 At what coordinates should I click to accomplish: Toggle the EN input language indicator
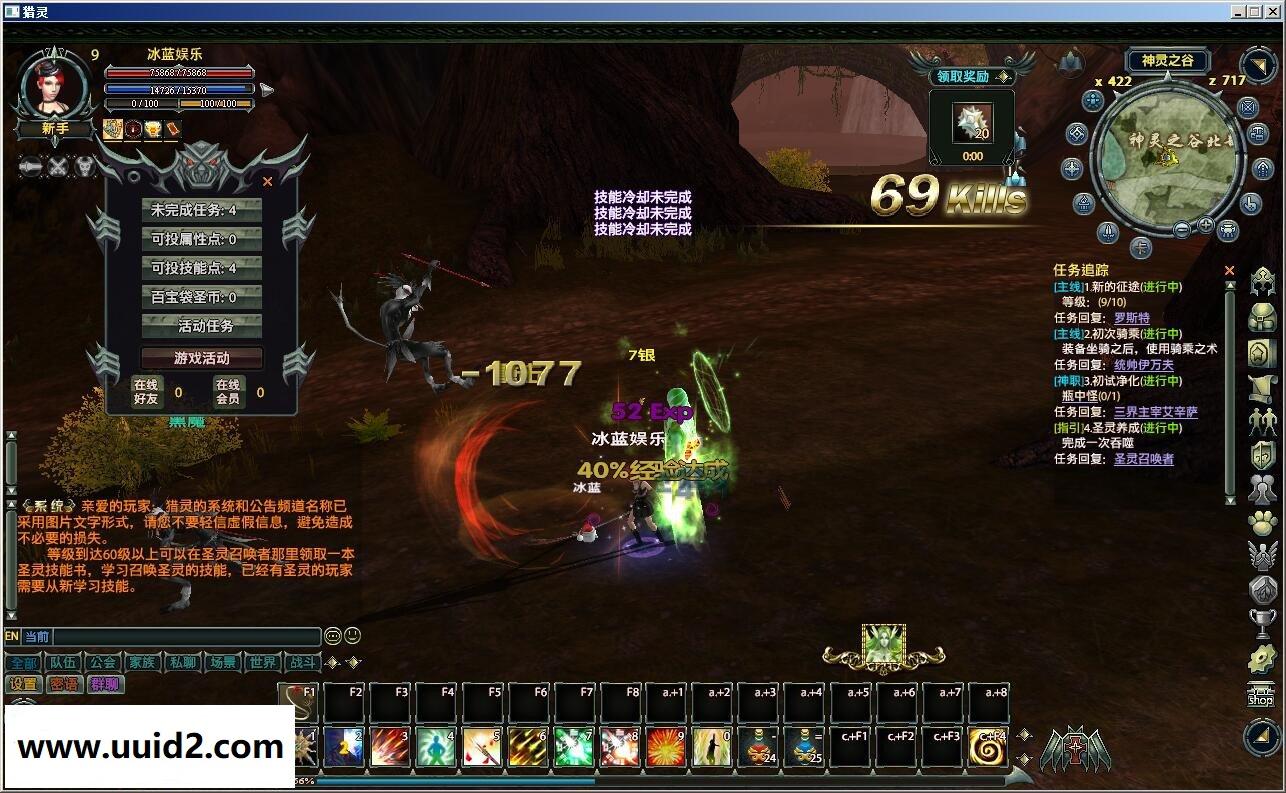pos(11,636)
